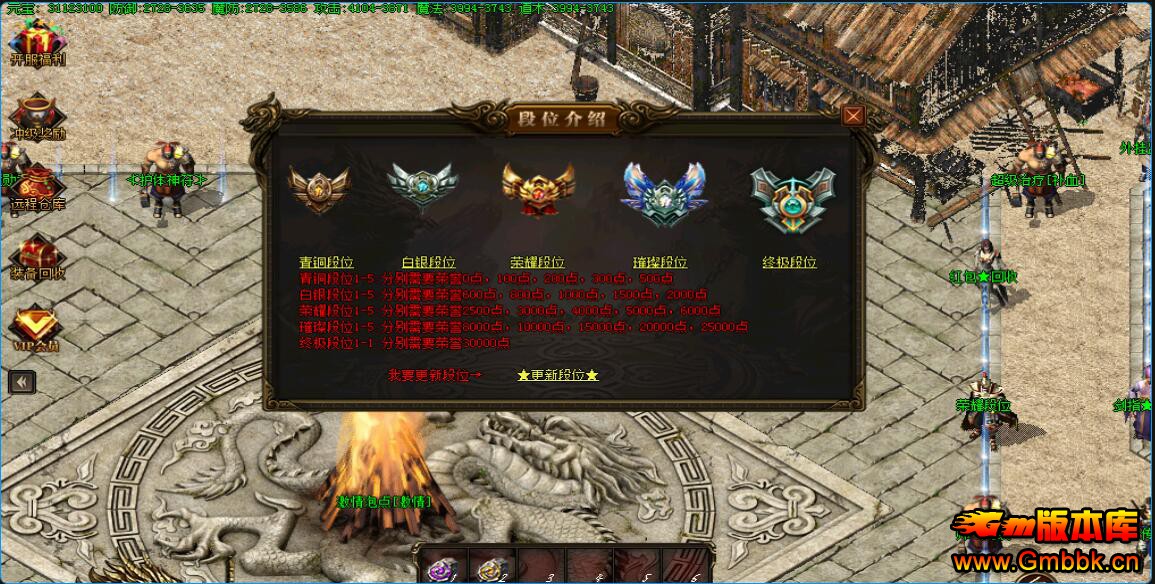Open the 装备回收 equipment recycle chest
The image size is (1155, 584).
(37, 256)
